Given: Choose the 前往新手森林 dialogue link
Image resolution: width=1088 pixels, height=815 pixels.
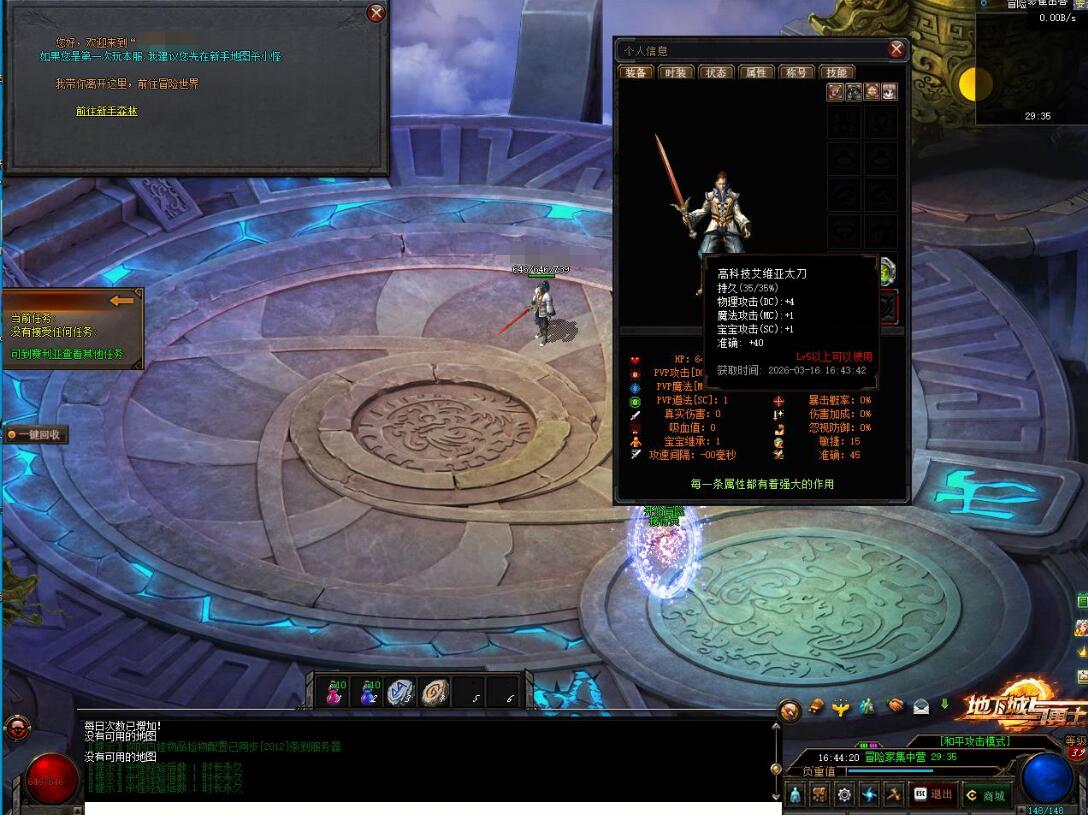Looking at the screenshot, I should 107,111.
